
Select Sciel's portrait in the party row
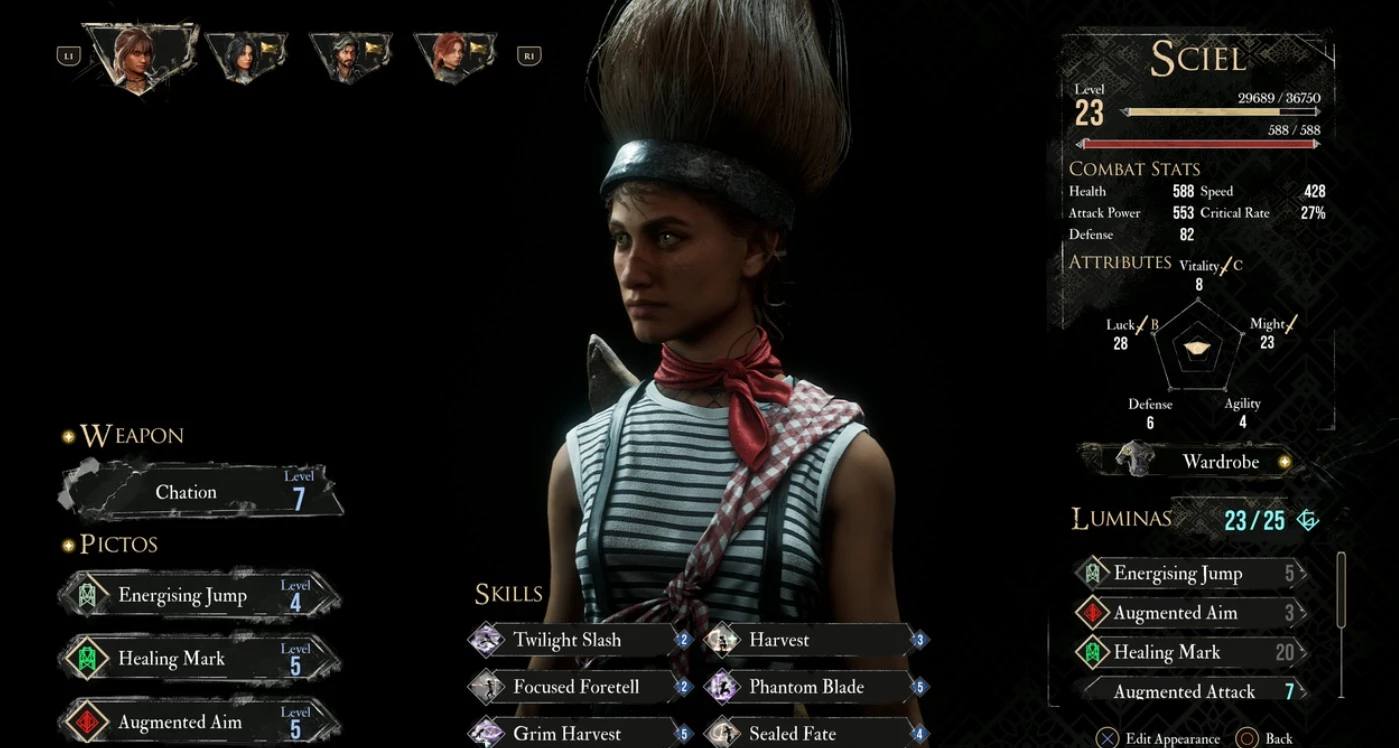tap(139, 55)
